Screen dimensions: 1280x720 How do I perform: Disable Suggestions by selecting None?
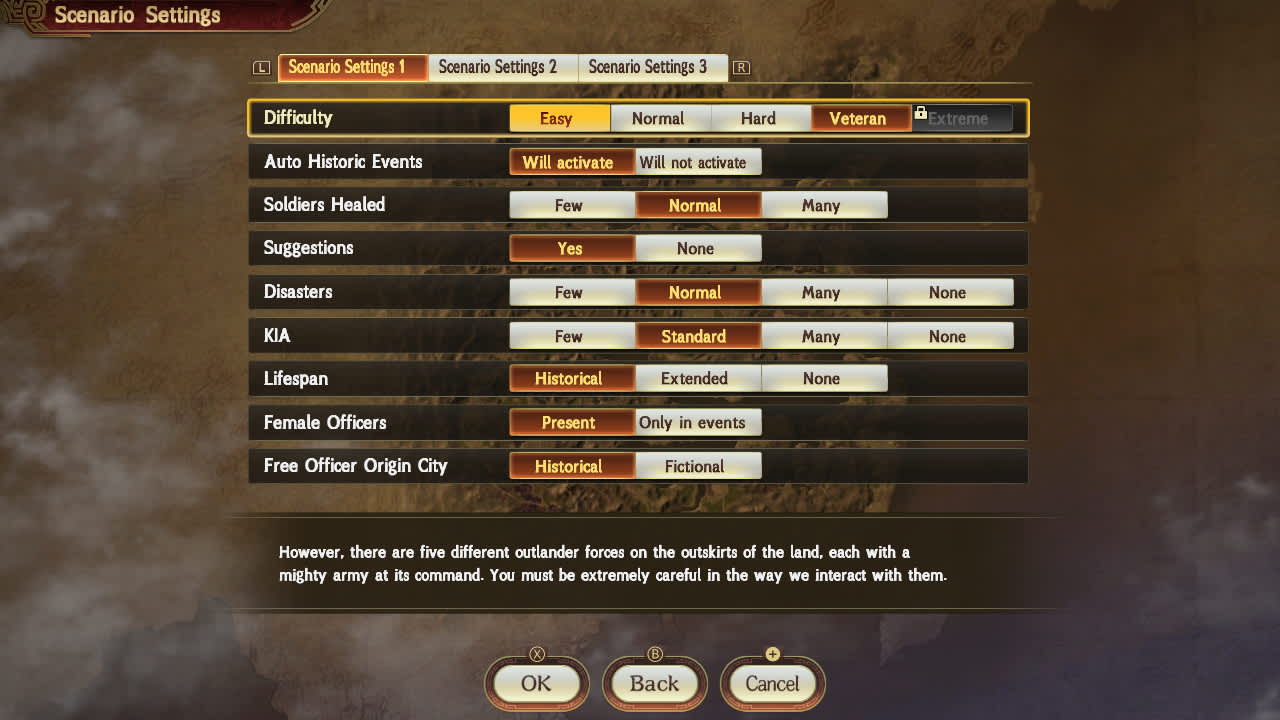(697, 248)
